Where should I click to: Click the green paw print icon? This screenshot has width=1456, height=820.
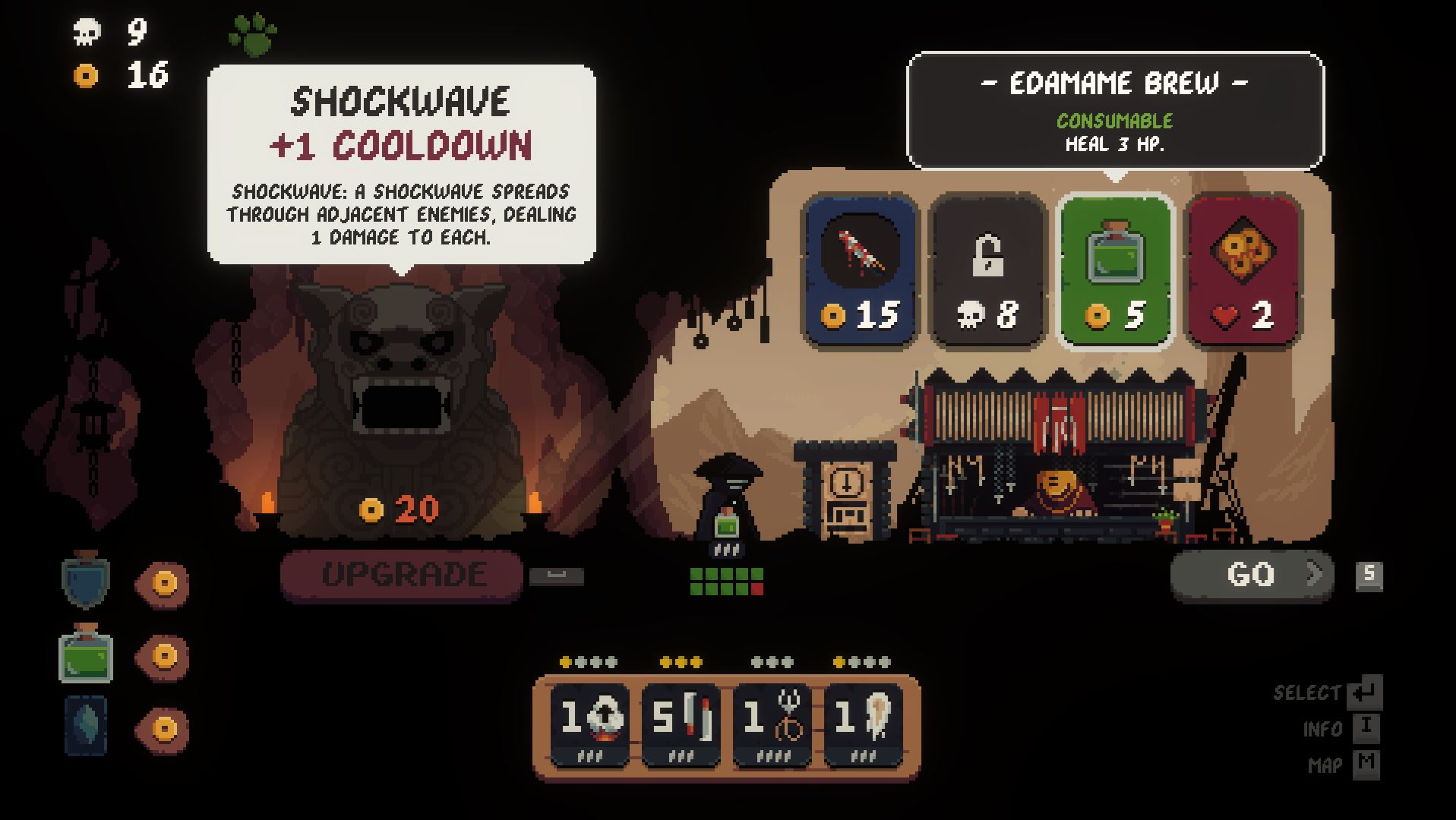click(252, 35)
